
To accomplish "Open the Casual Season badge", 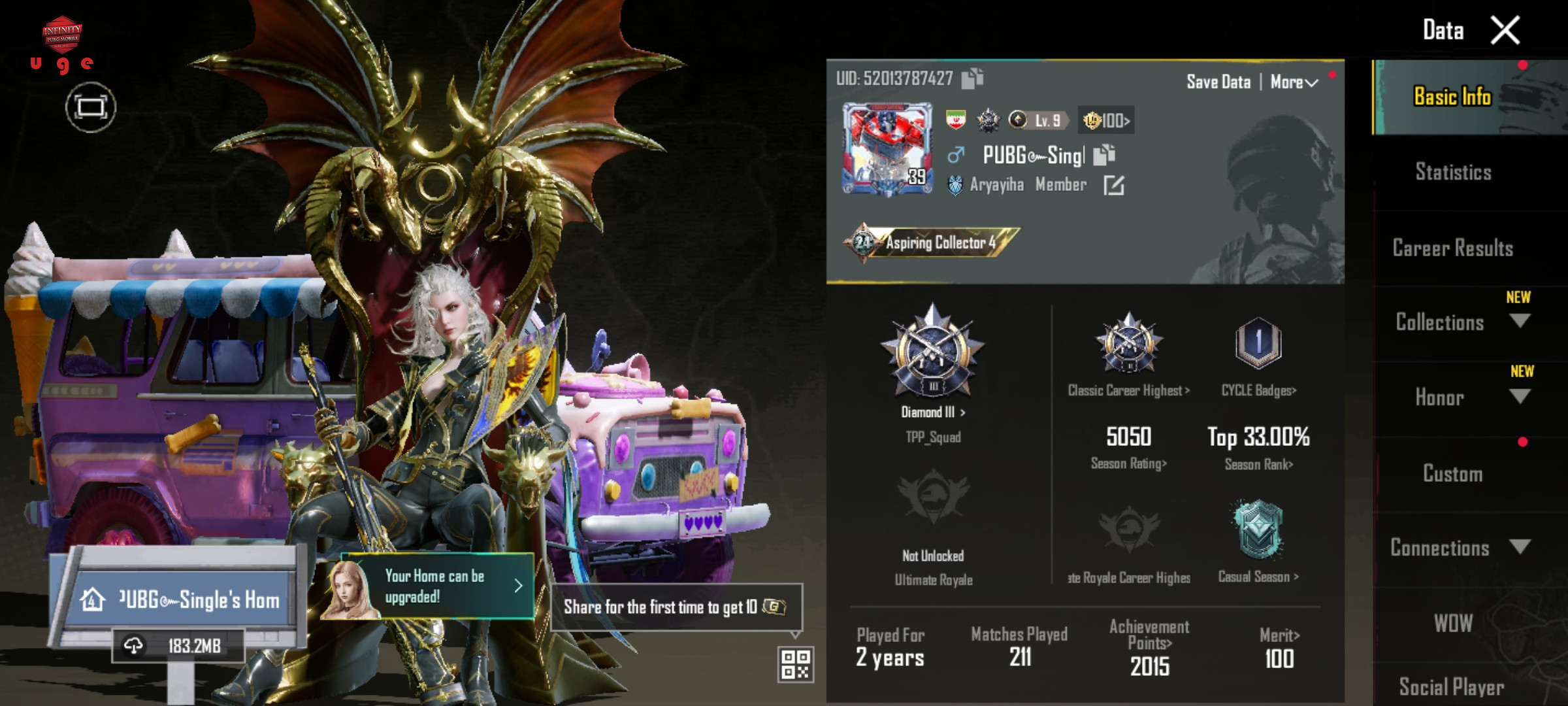I will 1258,576.
